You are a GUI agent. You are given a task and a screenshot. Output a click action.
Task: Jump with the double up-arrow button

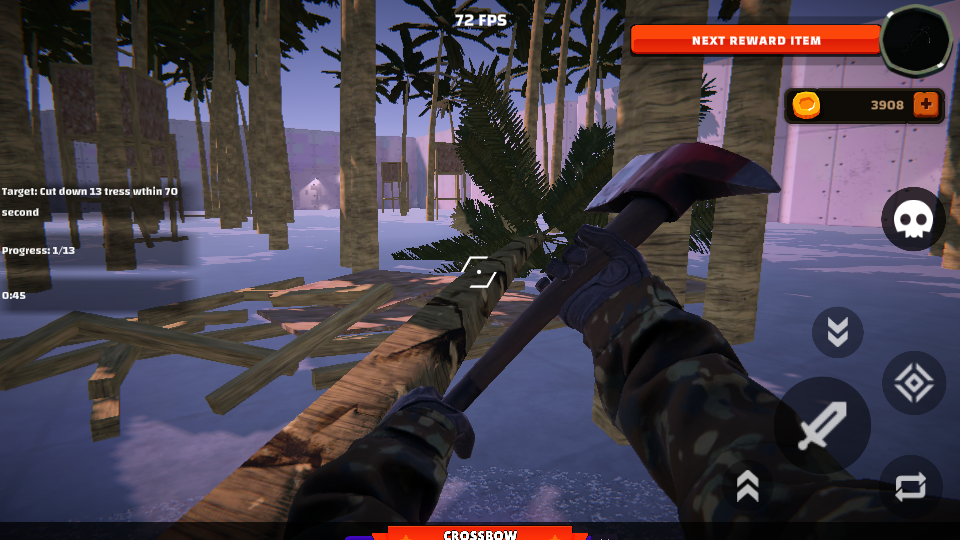point(748,485)
